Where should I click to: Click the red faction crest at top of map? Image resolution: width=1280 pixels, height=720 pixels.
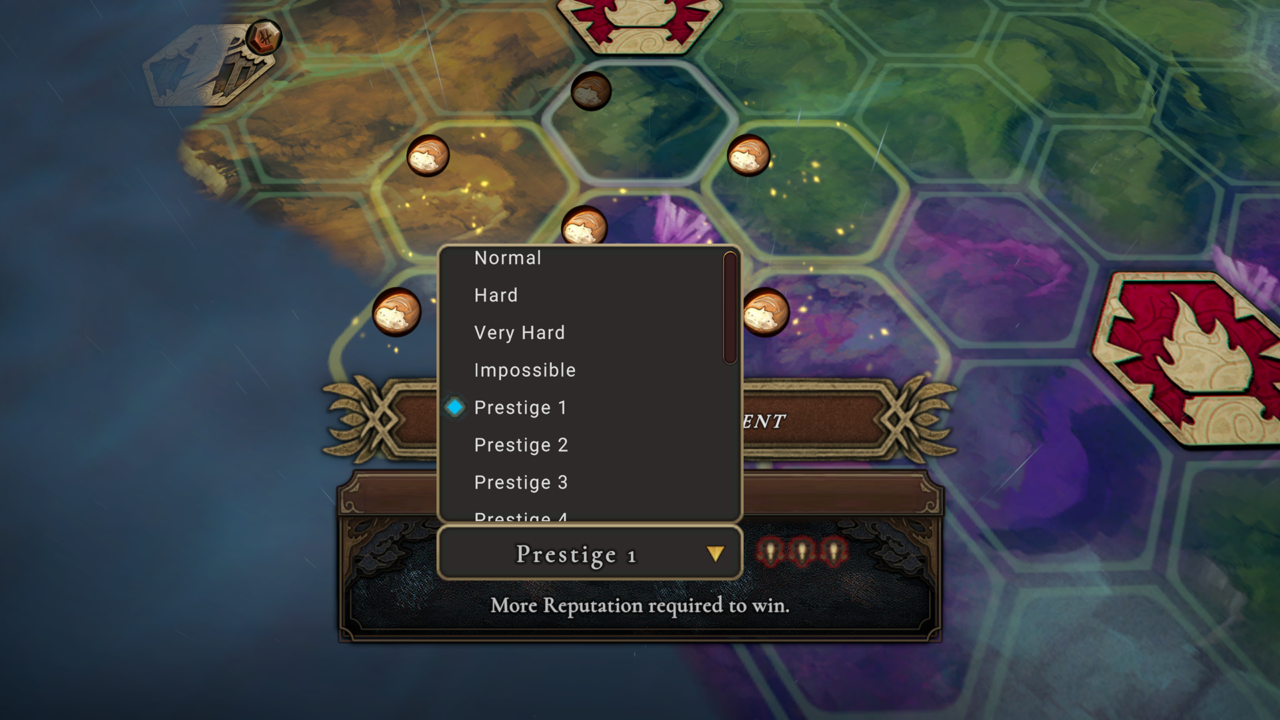[x=640, y=20]
